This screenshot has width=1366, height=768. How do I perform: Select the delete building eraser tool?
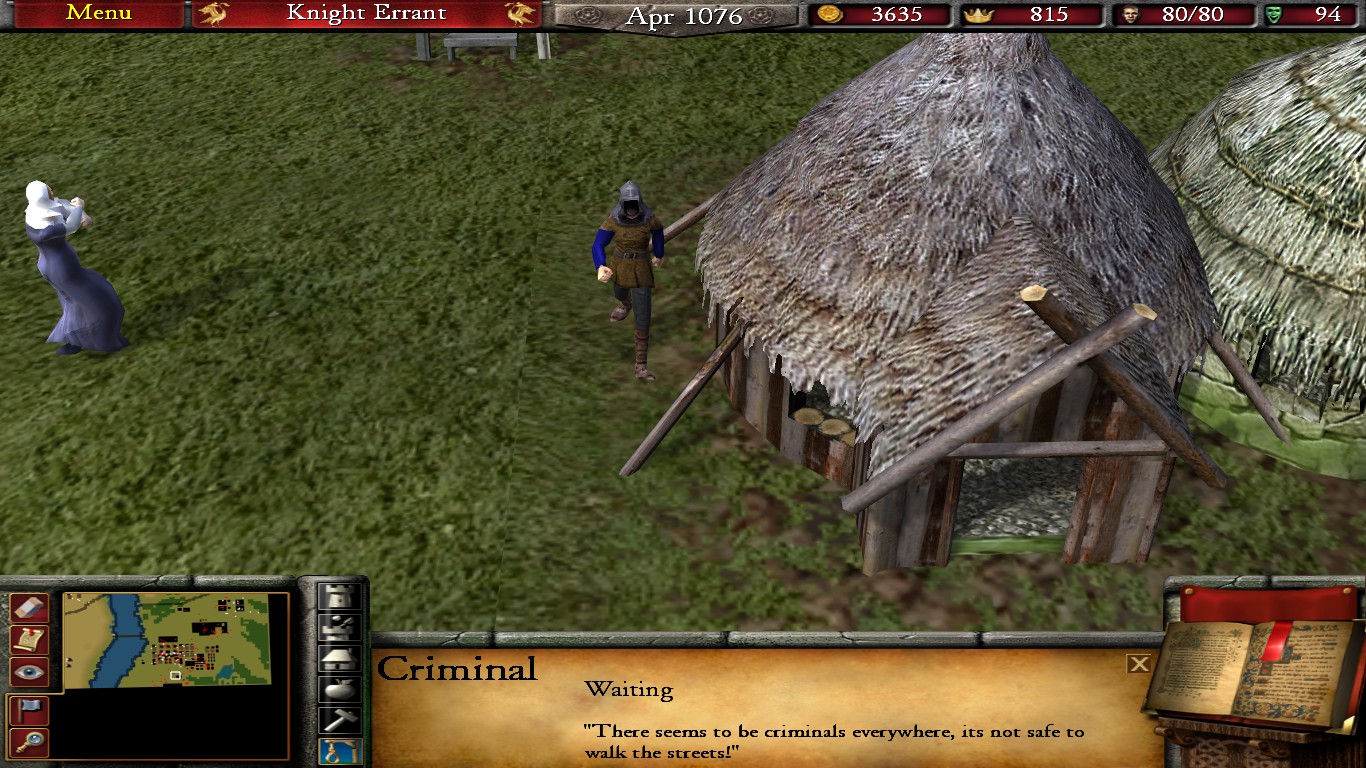[28, 607]
